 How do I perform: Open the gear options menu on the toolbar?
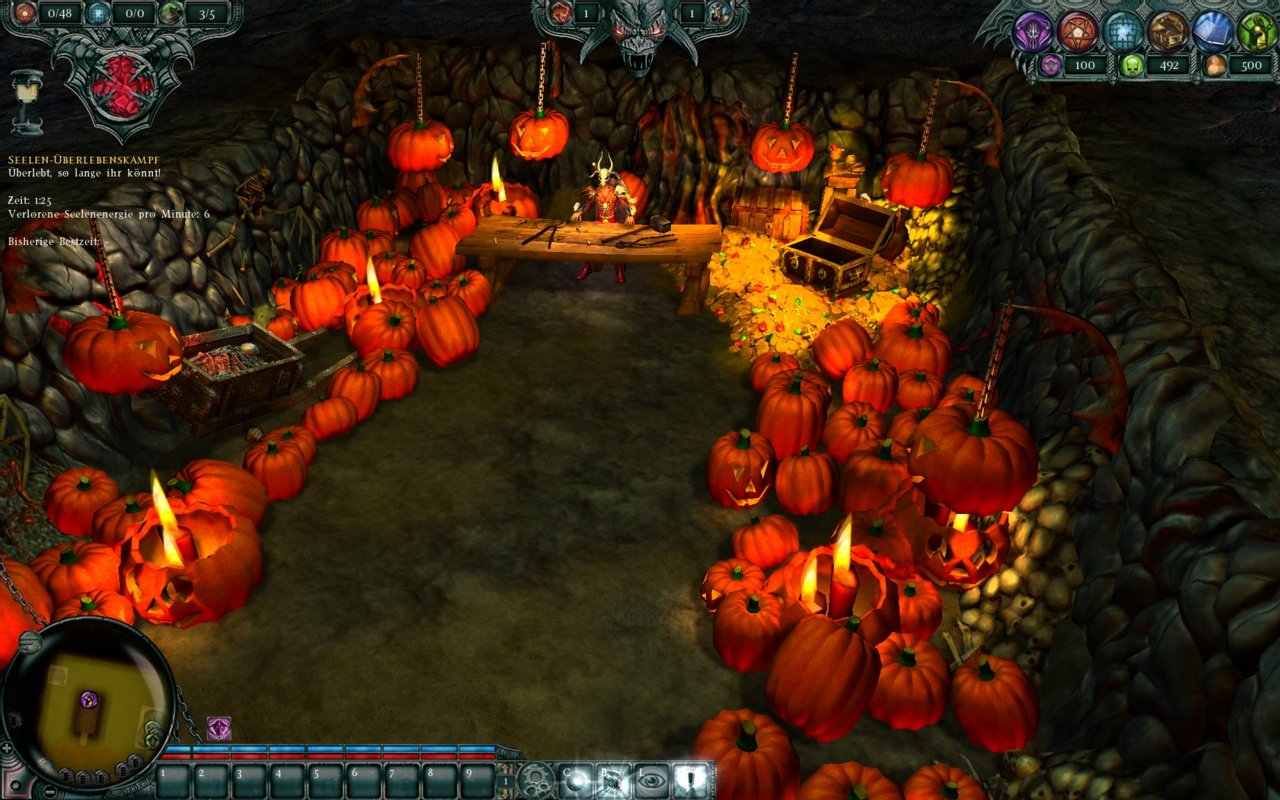click(535, 779)
